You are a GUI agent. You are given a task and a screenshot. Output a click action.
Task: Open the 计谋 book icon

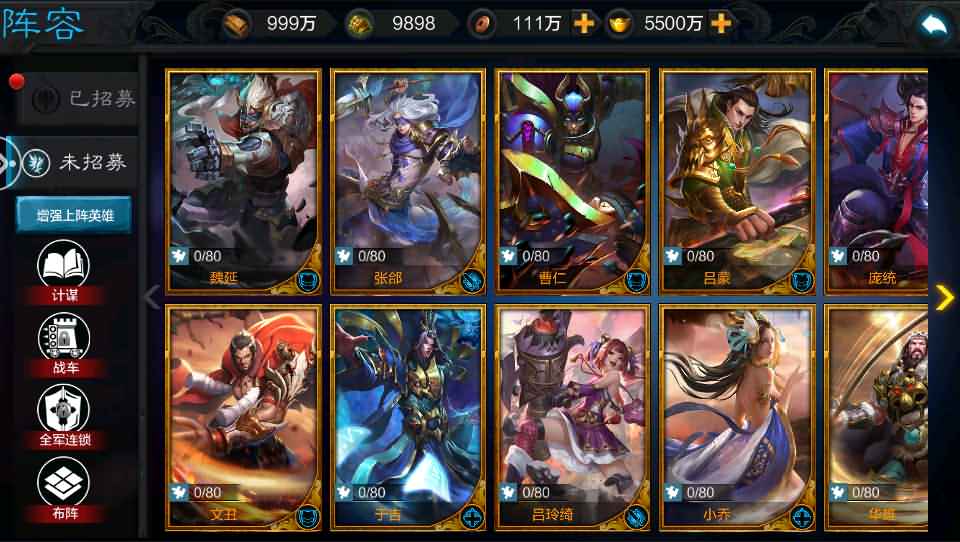pyautogui.click(x=64, y=266)
